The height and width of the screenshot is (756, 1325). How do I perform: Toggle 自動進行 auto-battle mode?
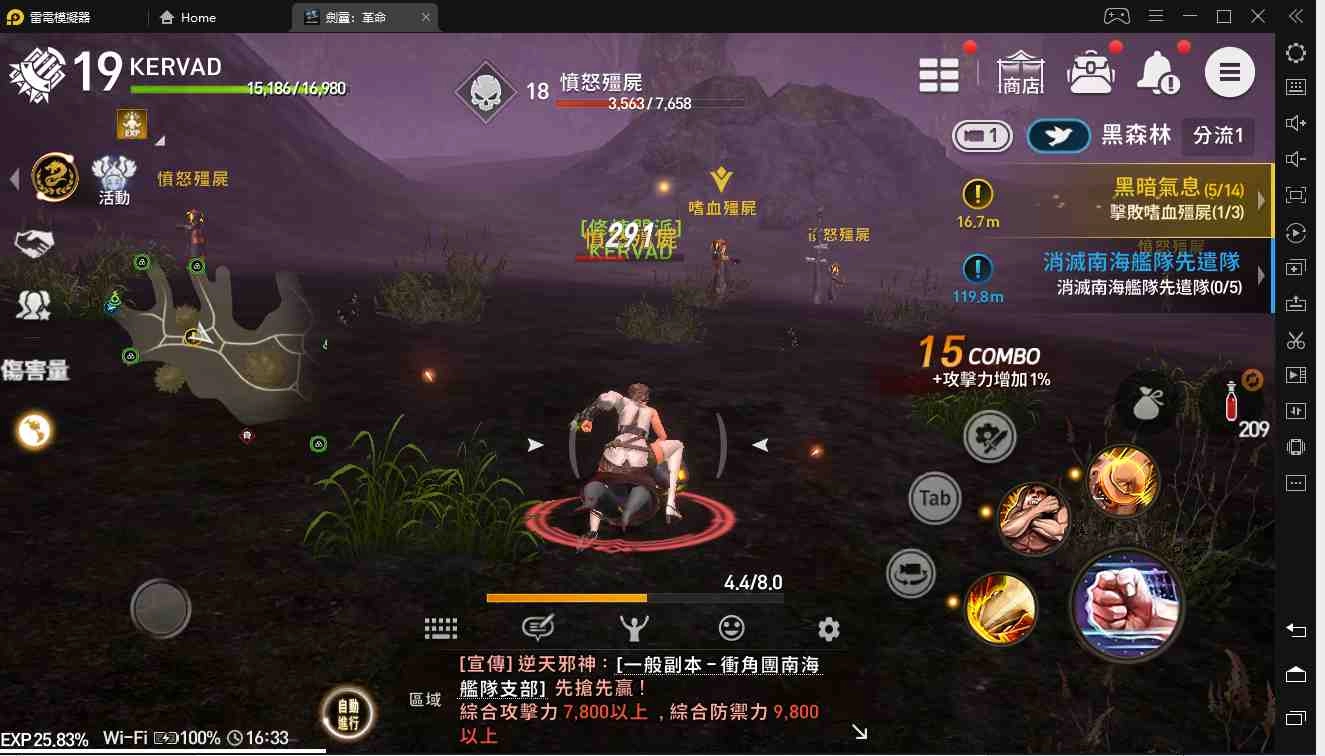pyautogui.click(x=347, y=713)
